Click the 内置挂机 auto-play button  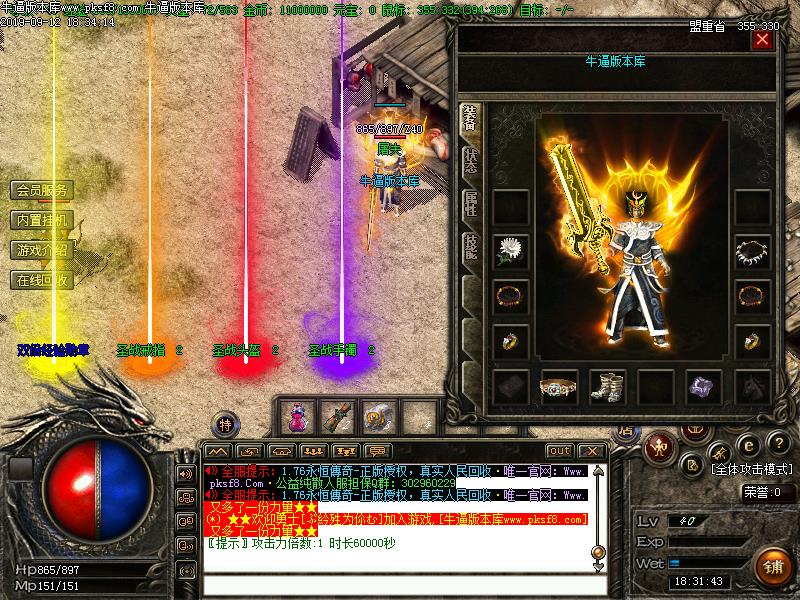pos(42,220)
